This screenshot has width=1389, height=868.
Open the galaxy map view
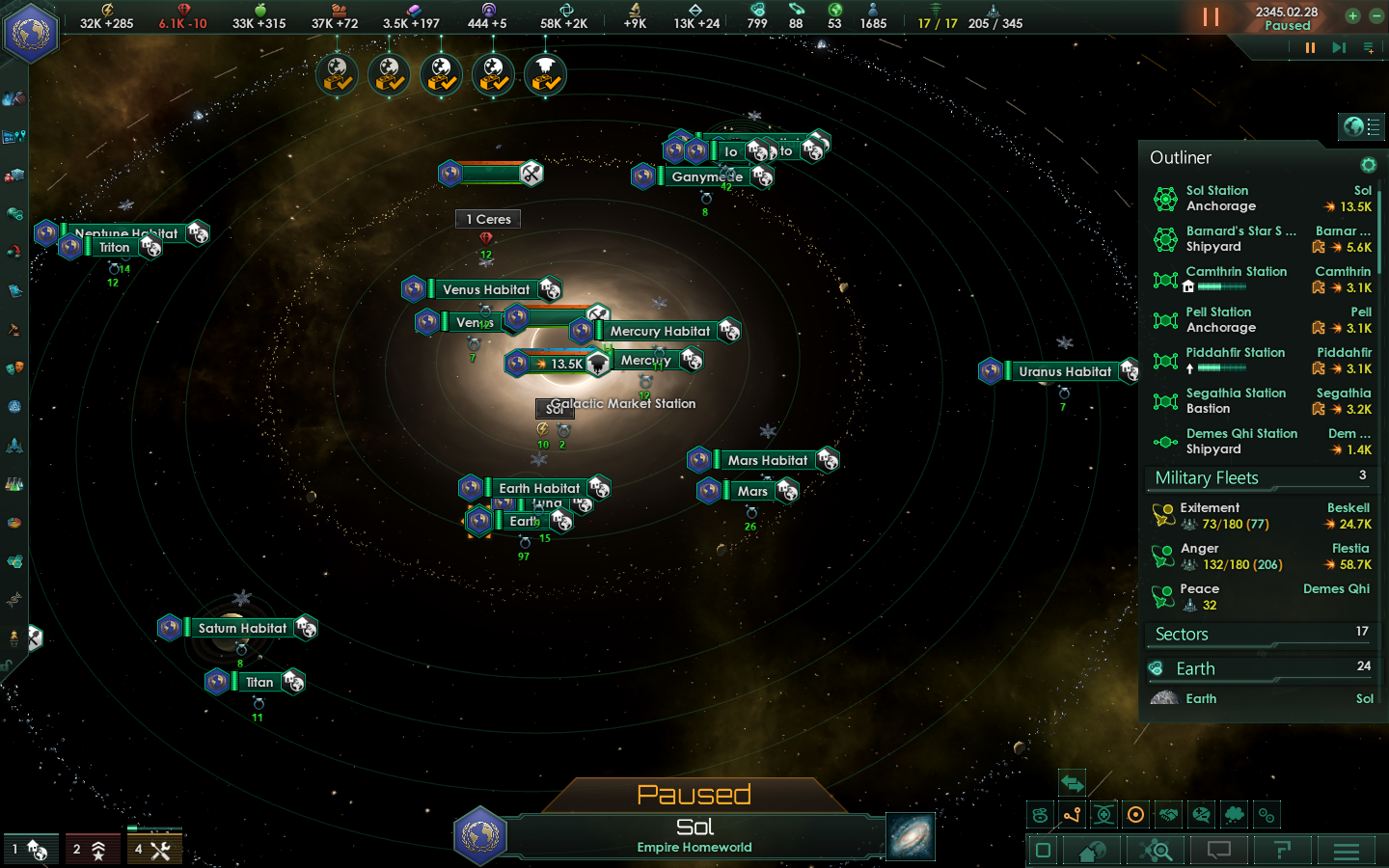pyautogui.click(x=911, y=836)
